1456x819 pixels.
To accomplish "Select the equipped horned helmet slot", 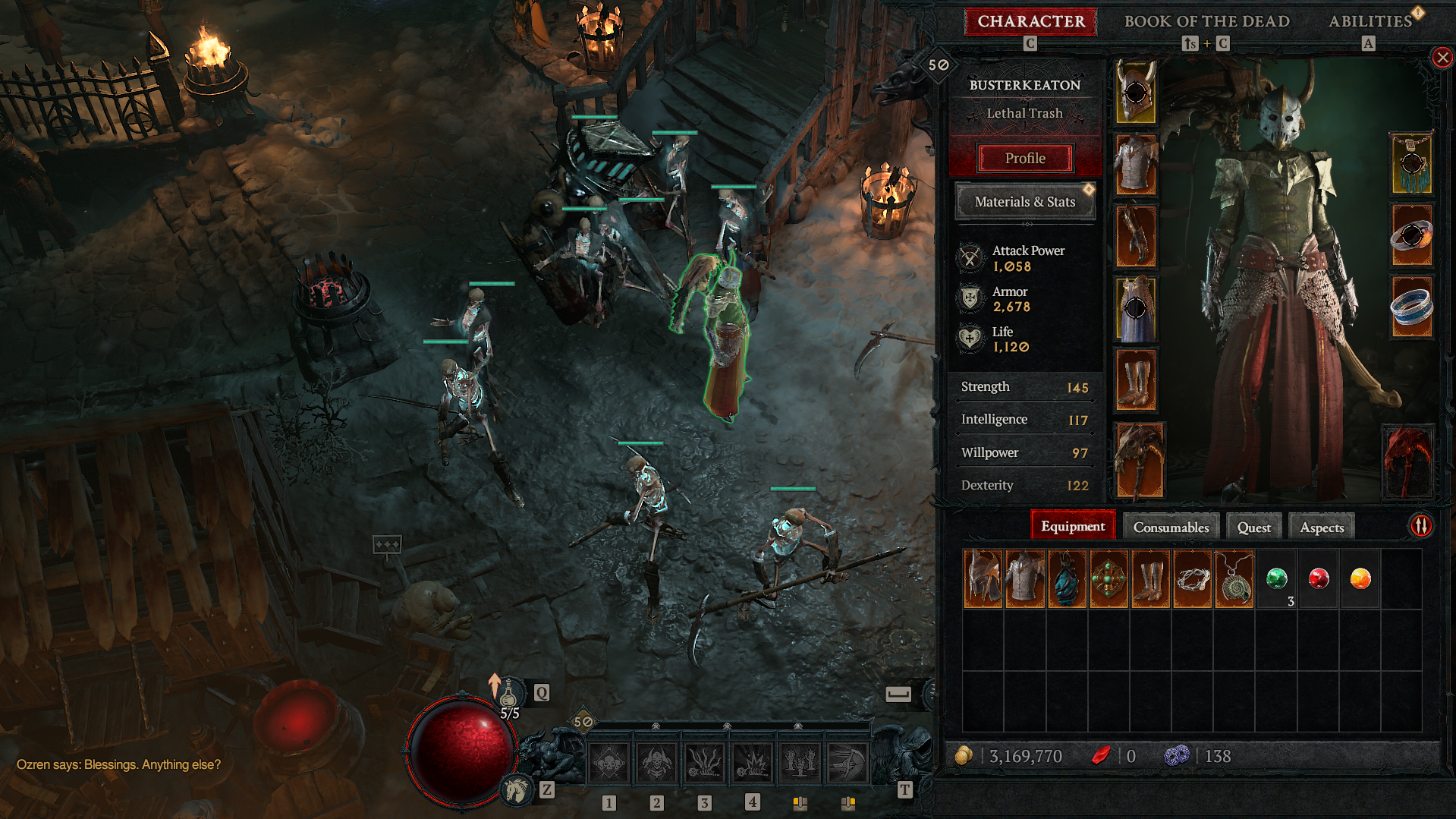I will point(1136,93).
